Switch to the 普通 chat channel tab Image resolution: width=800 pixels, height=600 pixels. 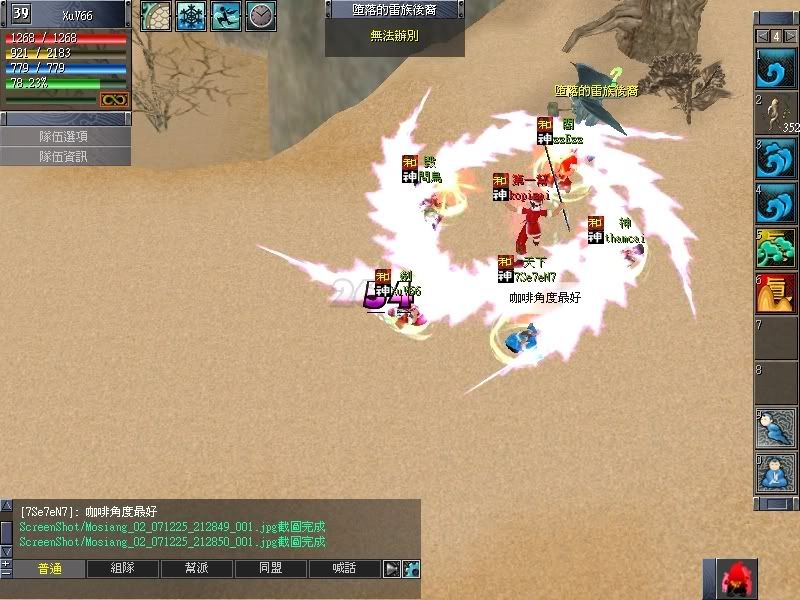click(x=49, y=569)
